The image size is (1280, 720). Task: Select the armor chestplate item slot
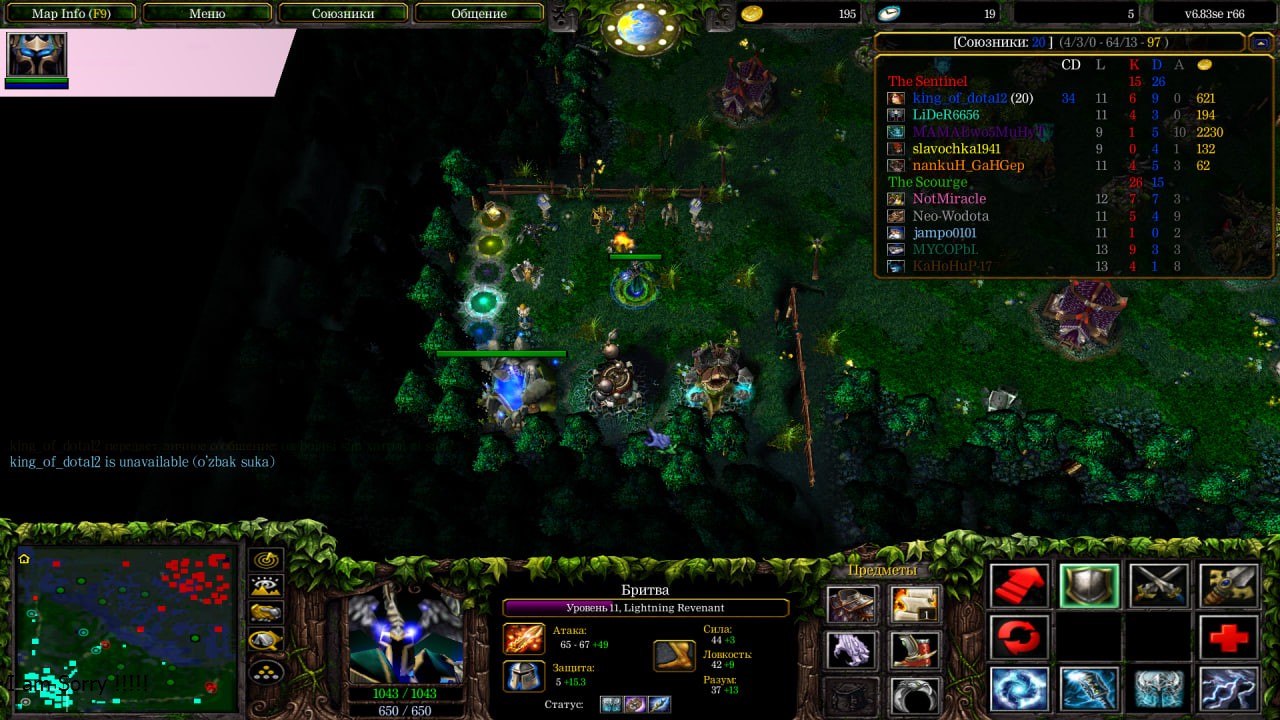pos(851,604)
